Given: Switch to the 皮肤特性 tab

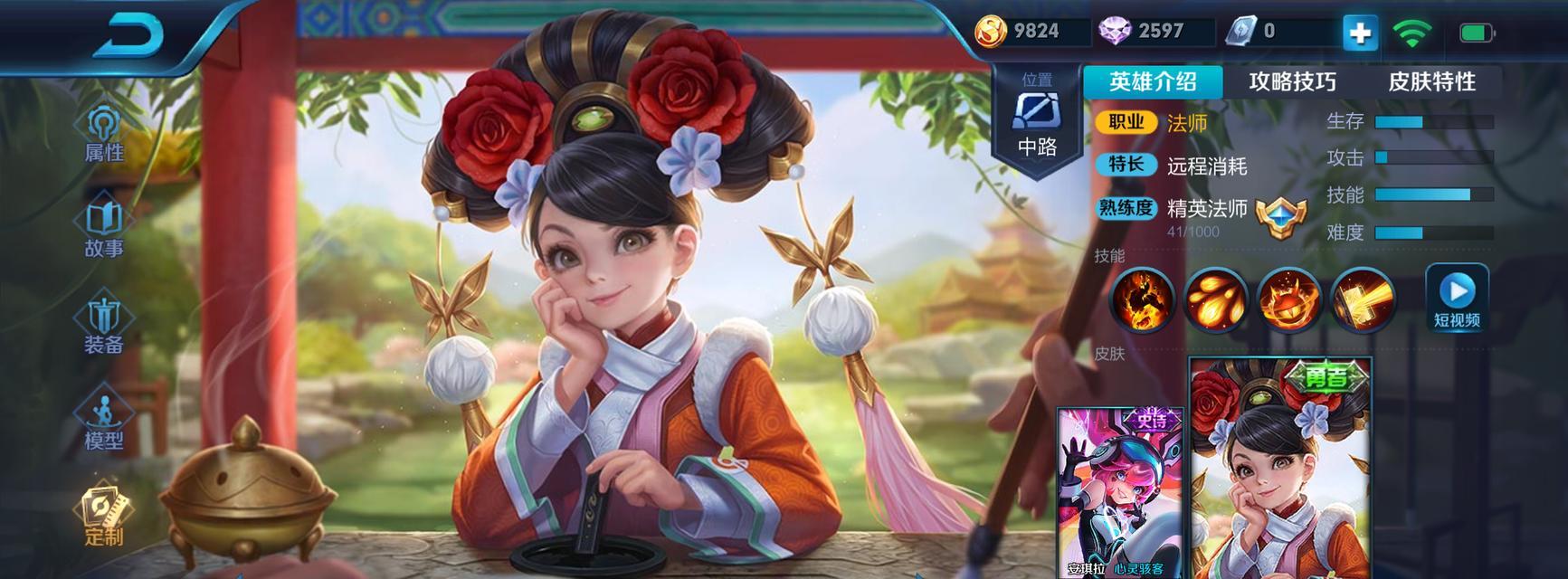Looking at the screenshot, I should (1431, 81).
